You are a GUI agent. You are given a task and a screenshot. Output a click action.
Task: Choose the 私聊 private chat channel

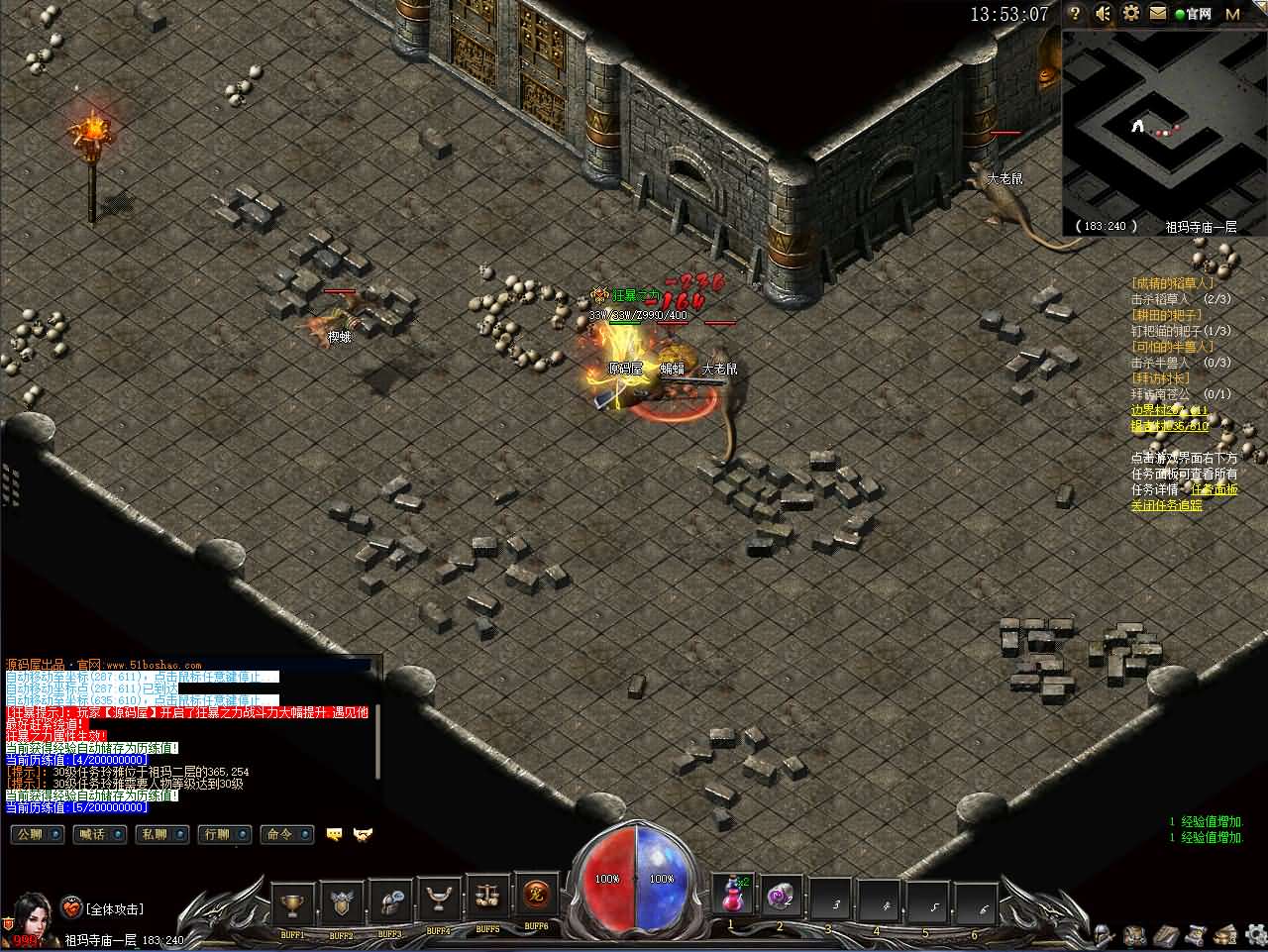pos(161,834)
